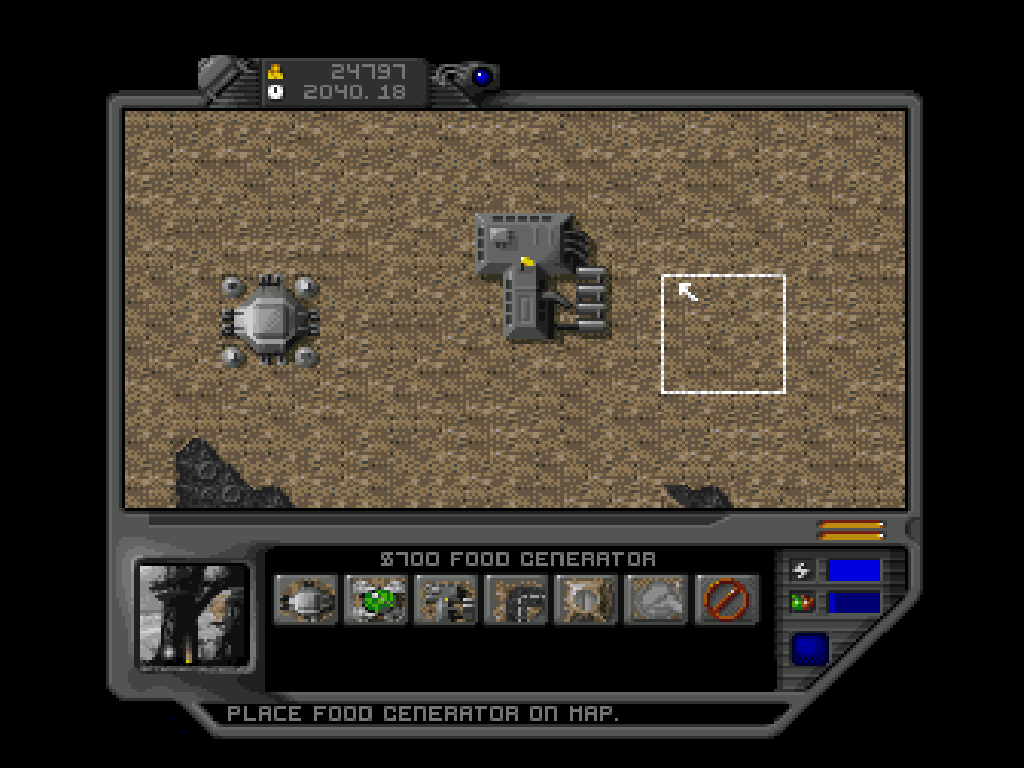Activate the blue square button

click(x=810, y=649)
